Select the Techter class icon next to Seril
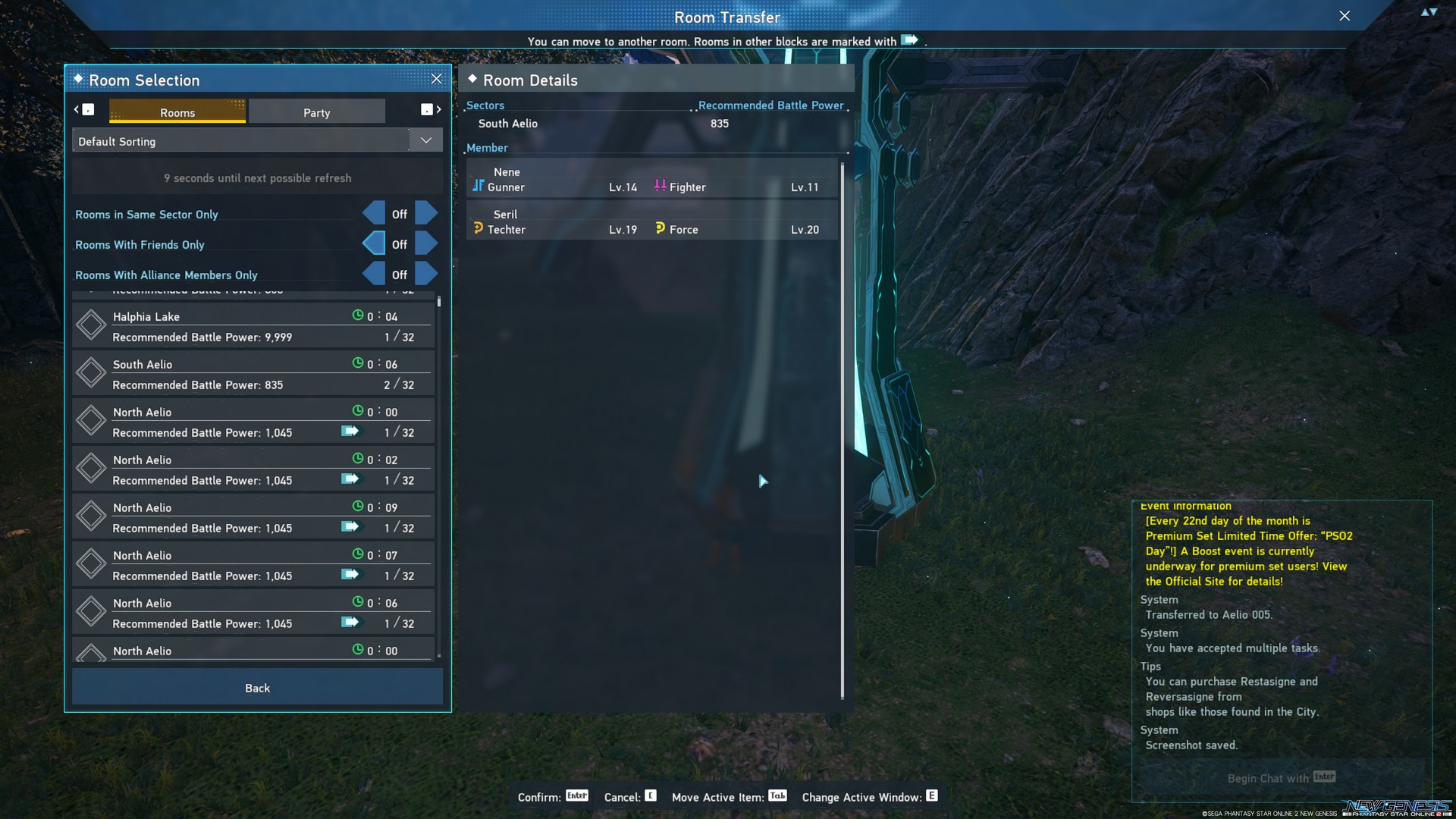 pos(479,227)
